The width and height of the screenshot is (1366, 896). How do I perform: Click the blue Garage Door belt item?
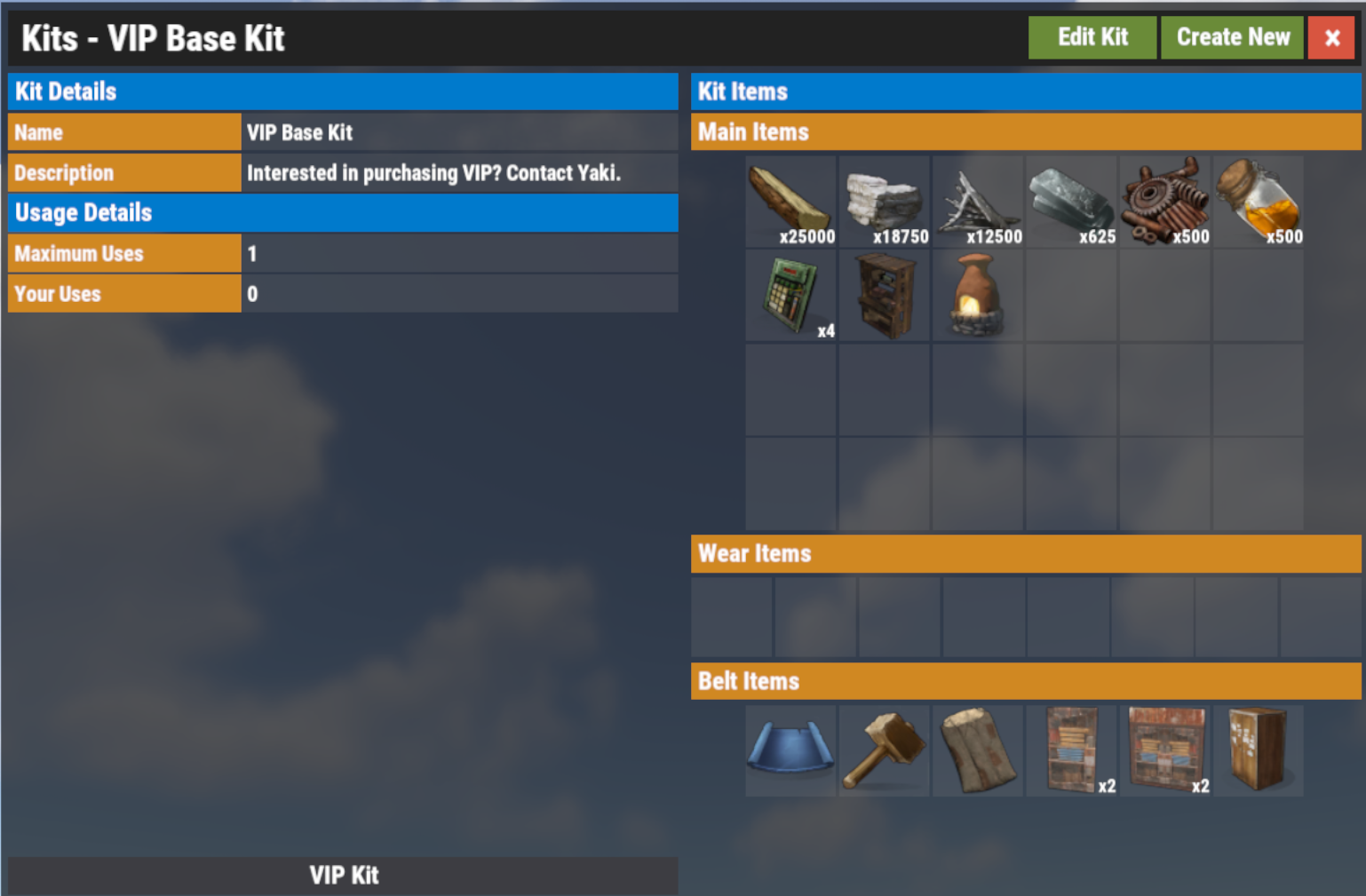point(790,750)
